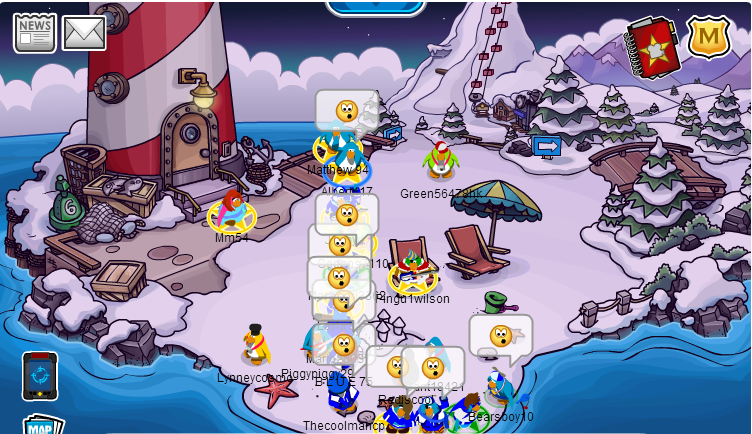Click the gold moderator M badge
752x434 pixels.
709,36
